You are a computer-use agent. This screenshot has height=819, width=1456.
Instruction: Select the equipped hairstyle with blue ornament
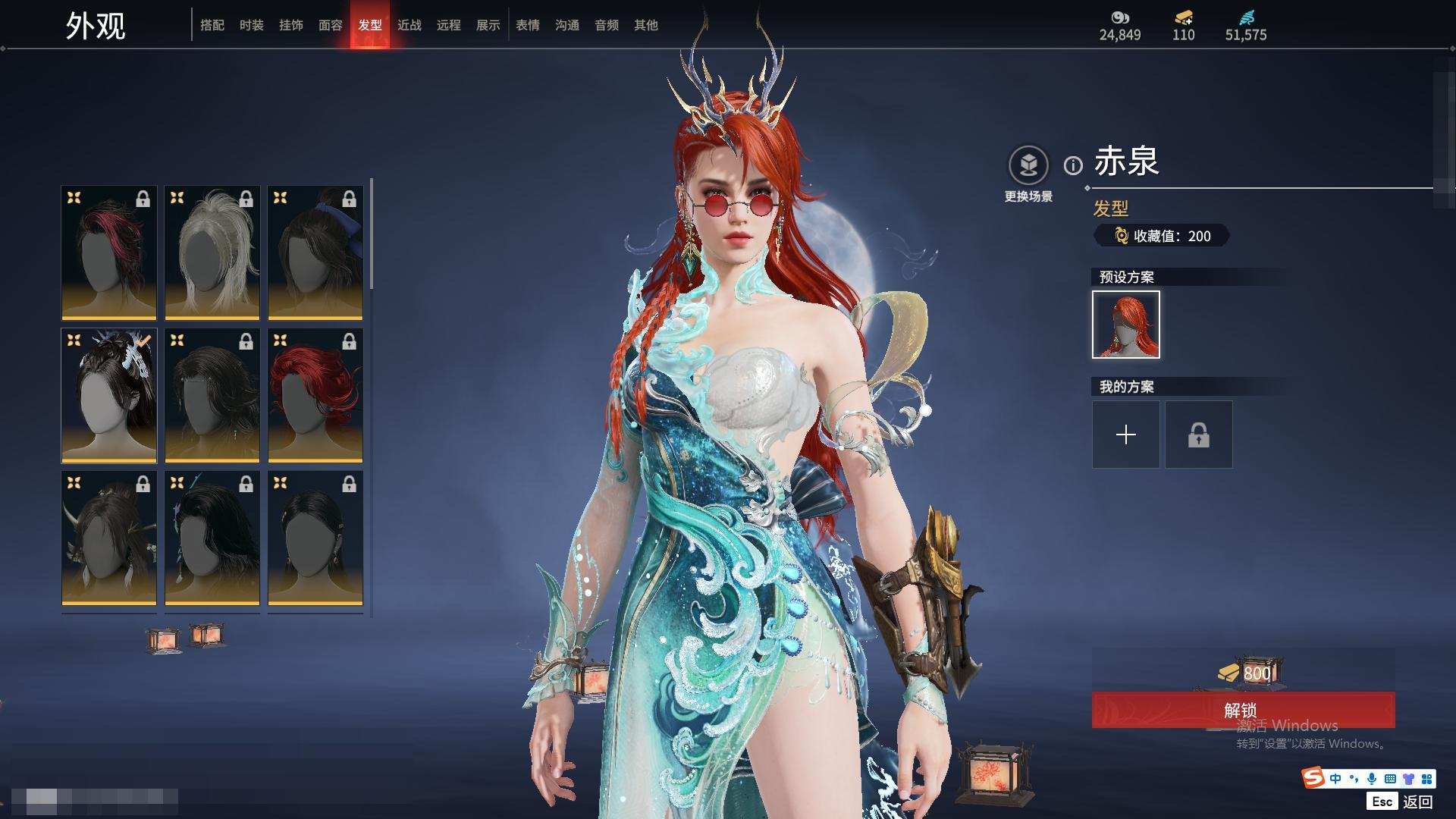(x=109, y=395)
